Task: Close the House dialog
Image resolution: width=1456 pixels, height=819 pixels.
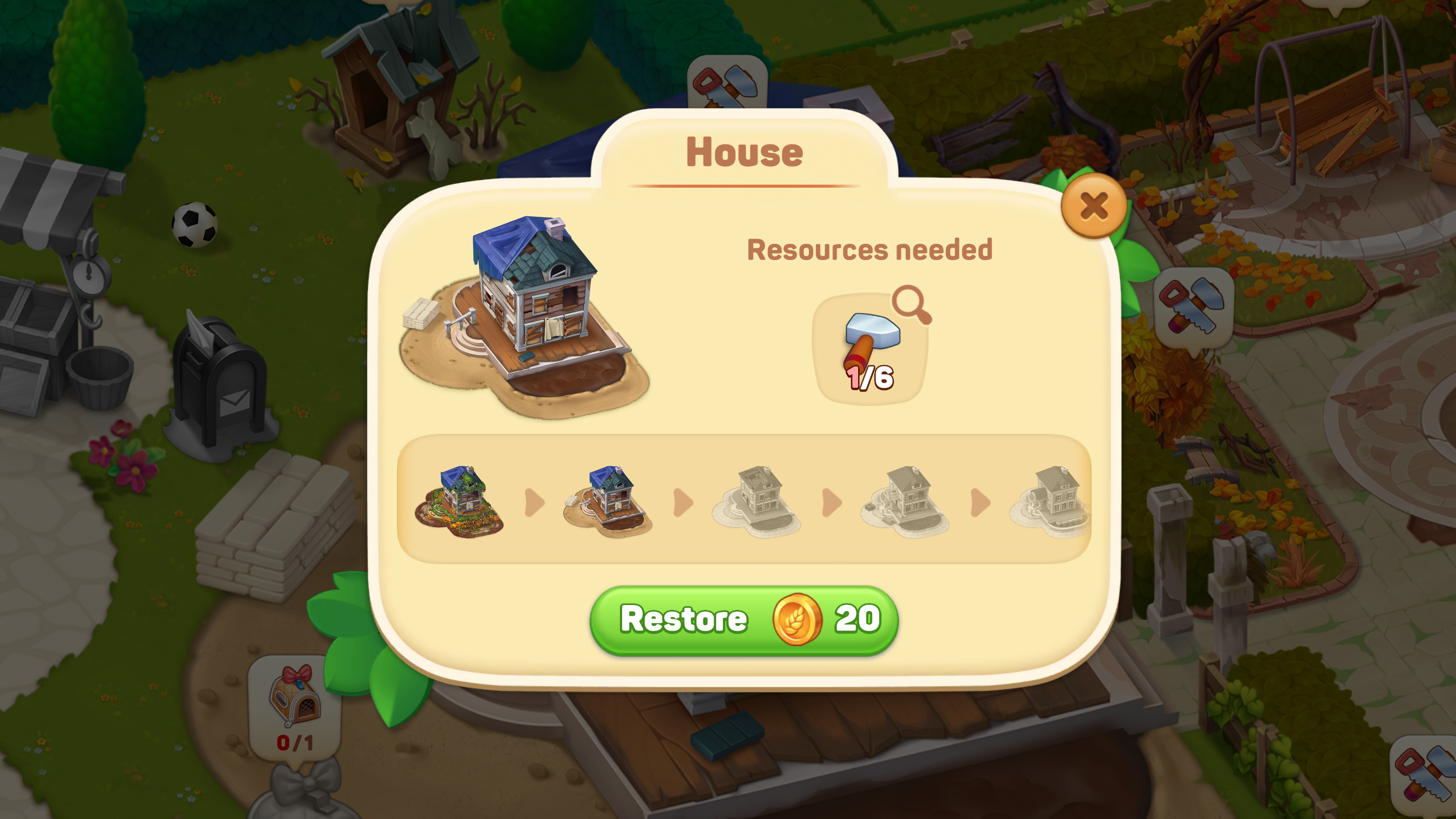Action: coord(1093,206)
